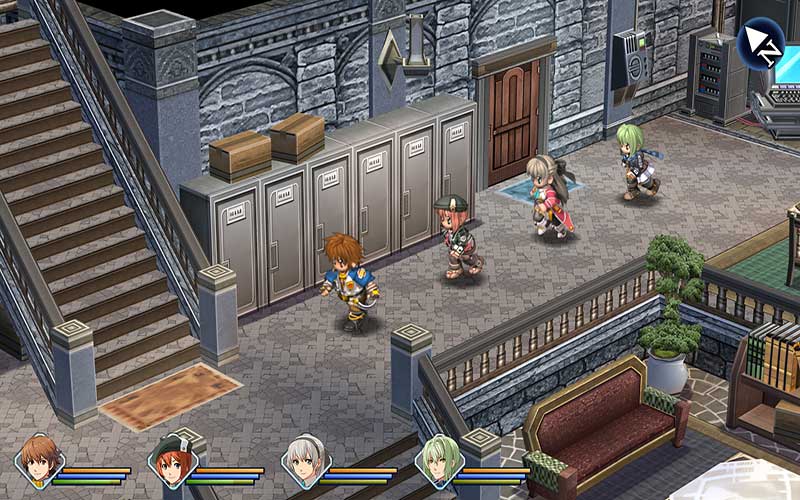Screen dimensions: 800x500
Task: Click the compass arrow icon
Action: point(762,41)
